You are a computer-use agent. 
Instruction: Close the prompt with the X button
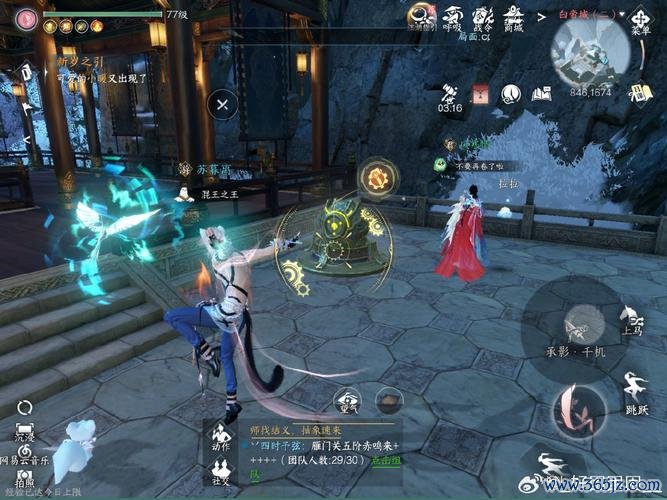click(x=223, y=102)
